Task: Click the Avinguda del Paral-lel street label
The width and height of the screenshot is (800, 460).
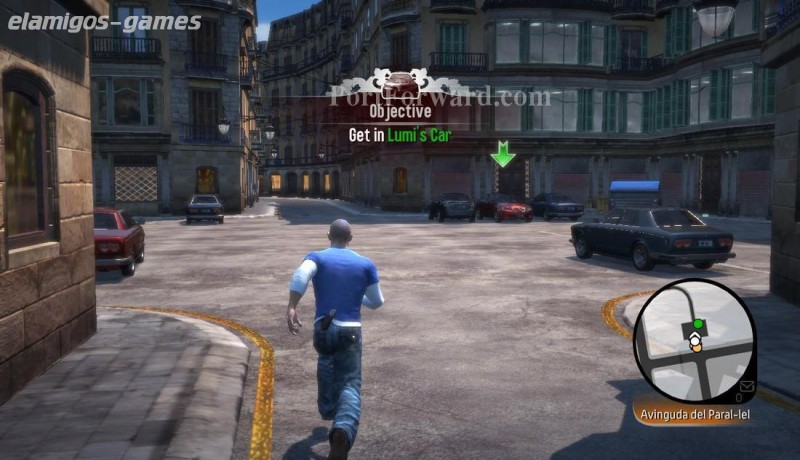Action: 692,413
